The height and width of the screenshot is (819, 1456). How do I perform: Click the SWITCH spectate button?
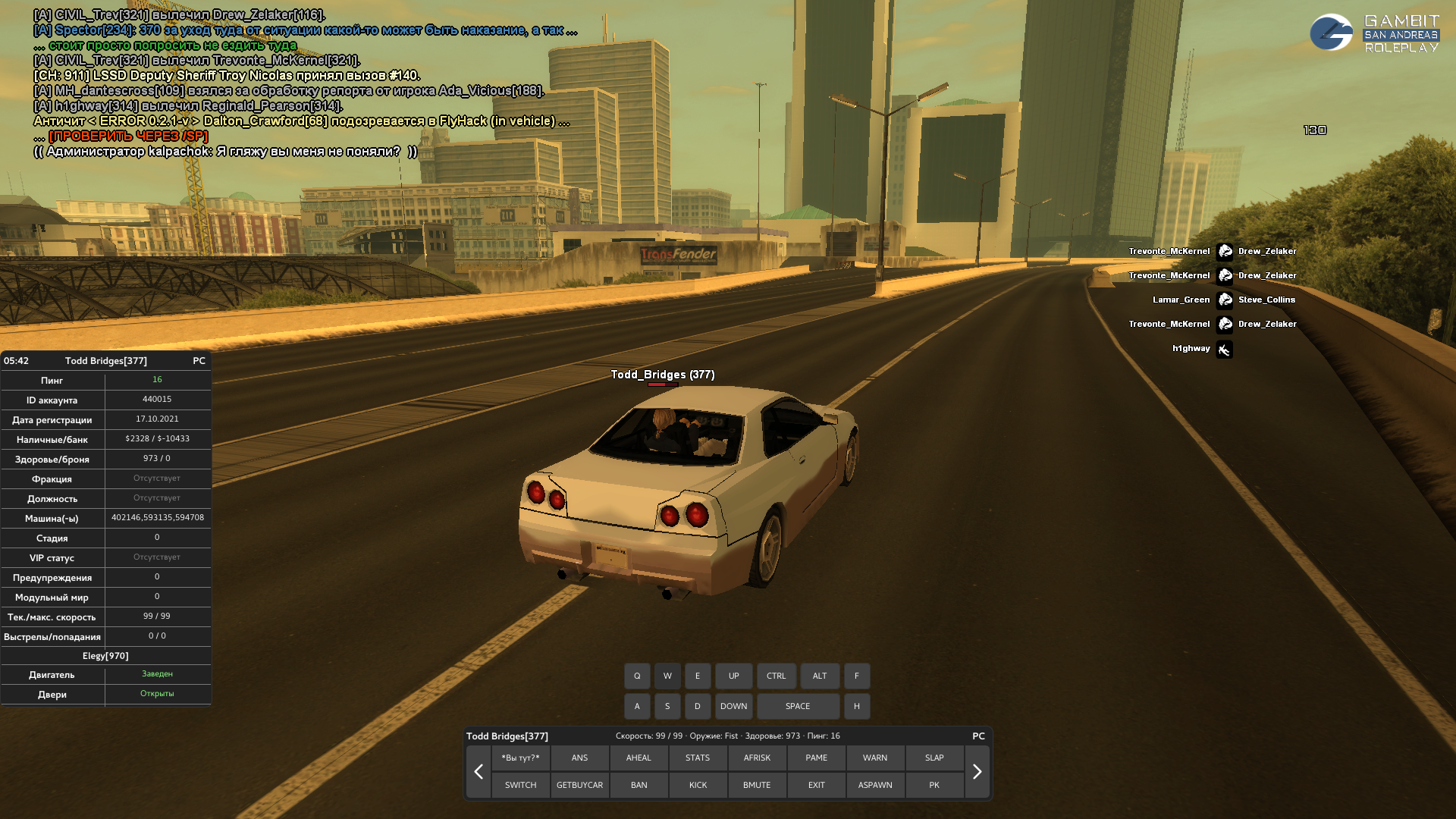pos(520,785)
